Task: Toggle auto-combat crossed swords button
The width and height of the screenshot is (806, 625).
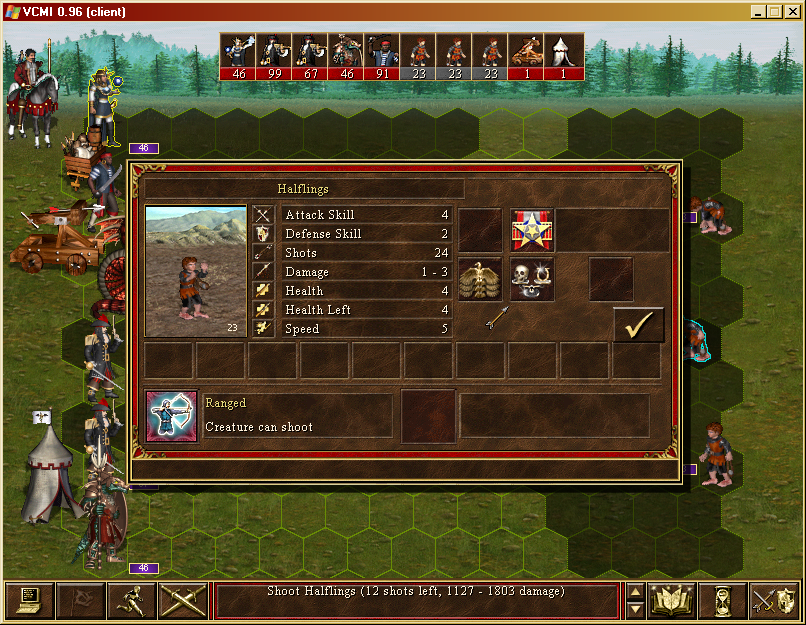Action: (x=183, y=600)
